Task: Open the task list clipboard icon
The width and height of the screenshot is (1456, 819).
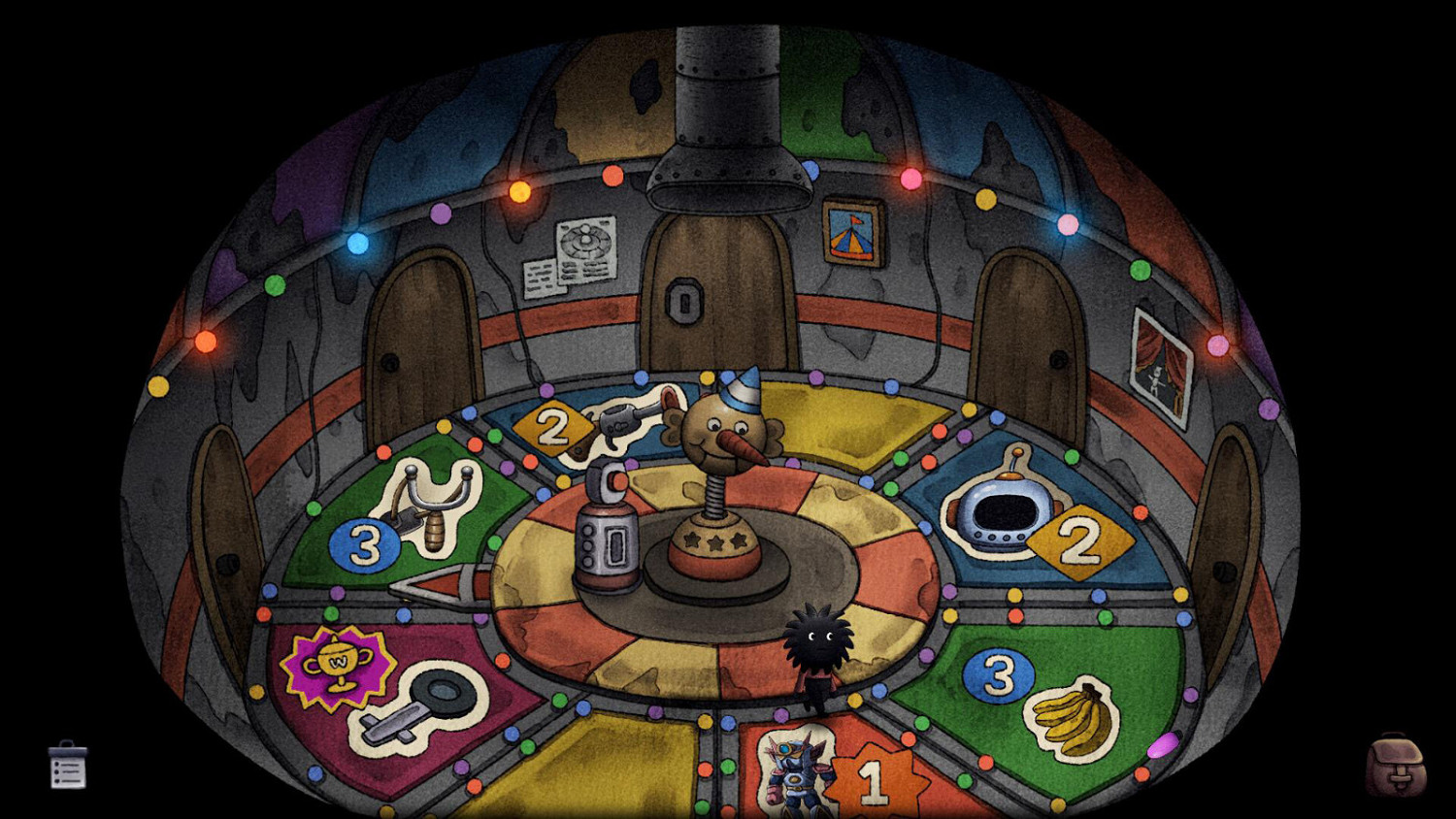Action: [68, 768]
